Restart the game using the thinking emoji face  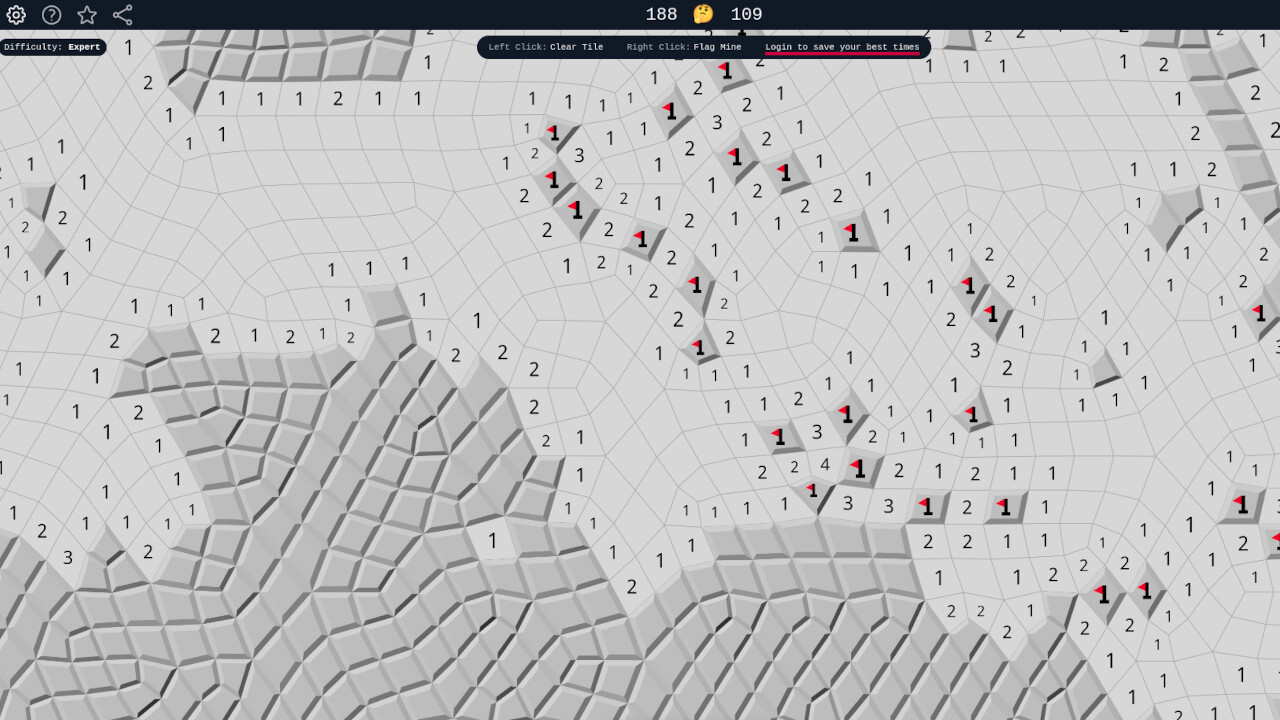tap(703, 14)
